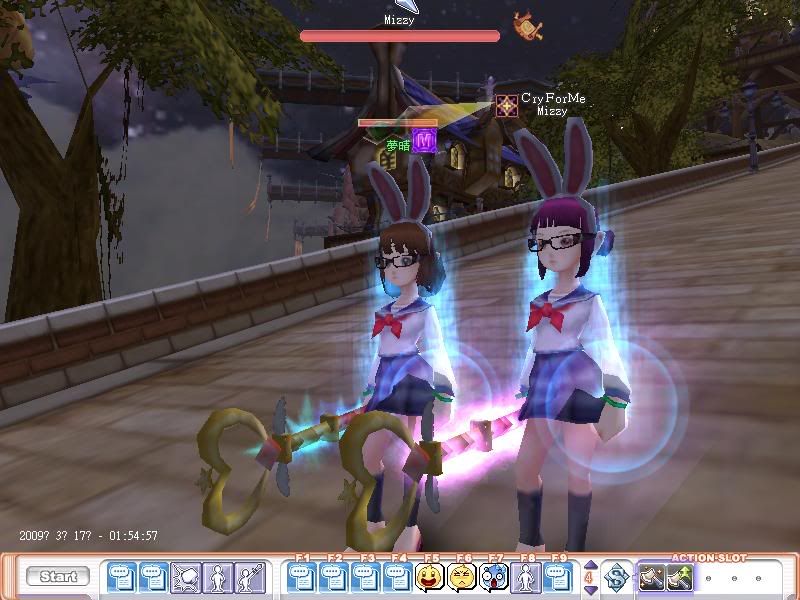This screenshot has height=600, width=800.
Task: Select the standing figure motion icon
Action: (218, 577)
